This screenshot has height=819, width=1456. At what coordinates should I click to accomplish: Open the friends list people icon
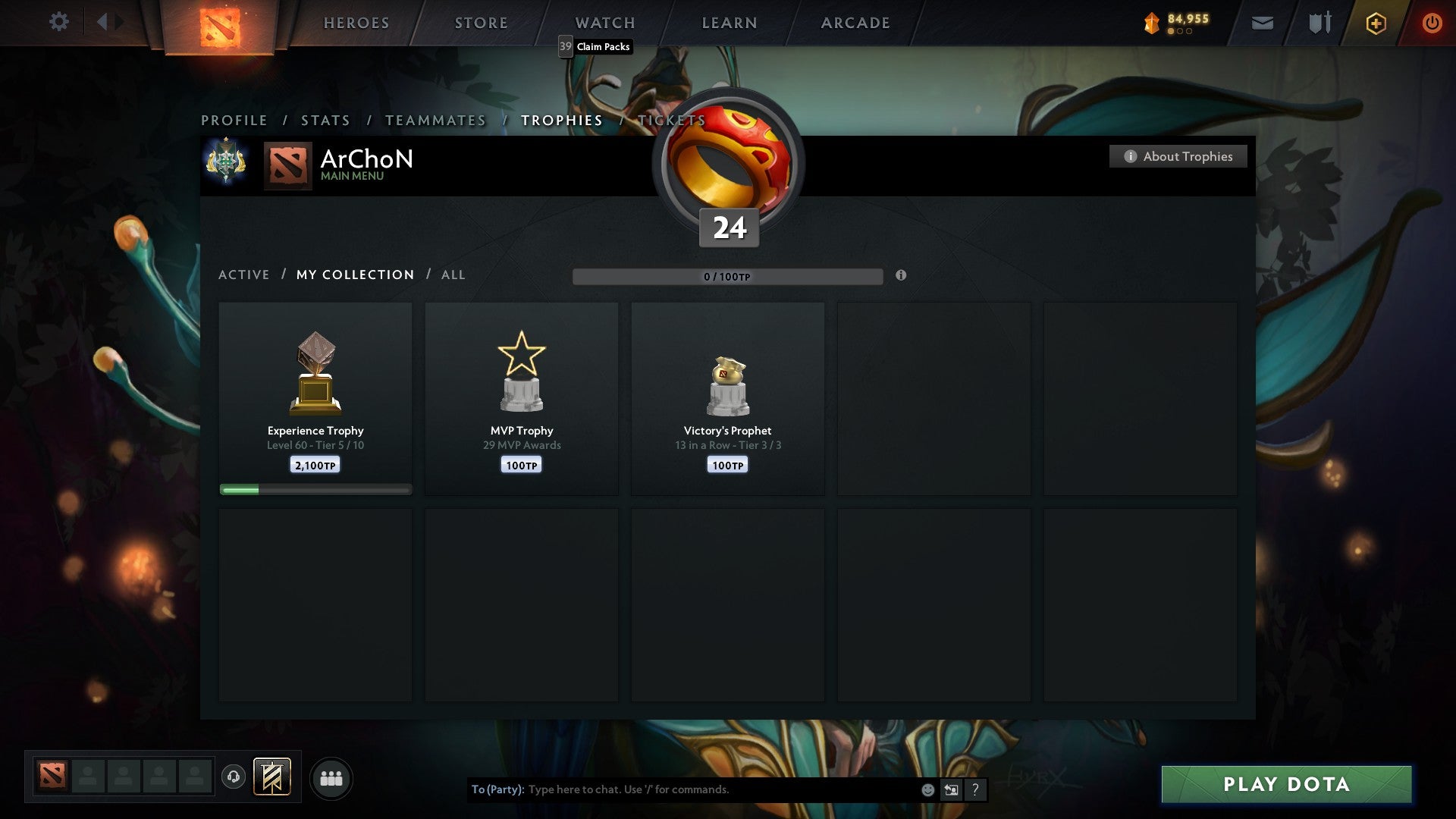click(331, 777)
